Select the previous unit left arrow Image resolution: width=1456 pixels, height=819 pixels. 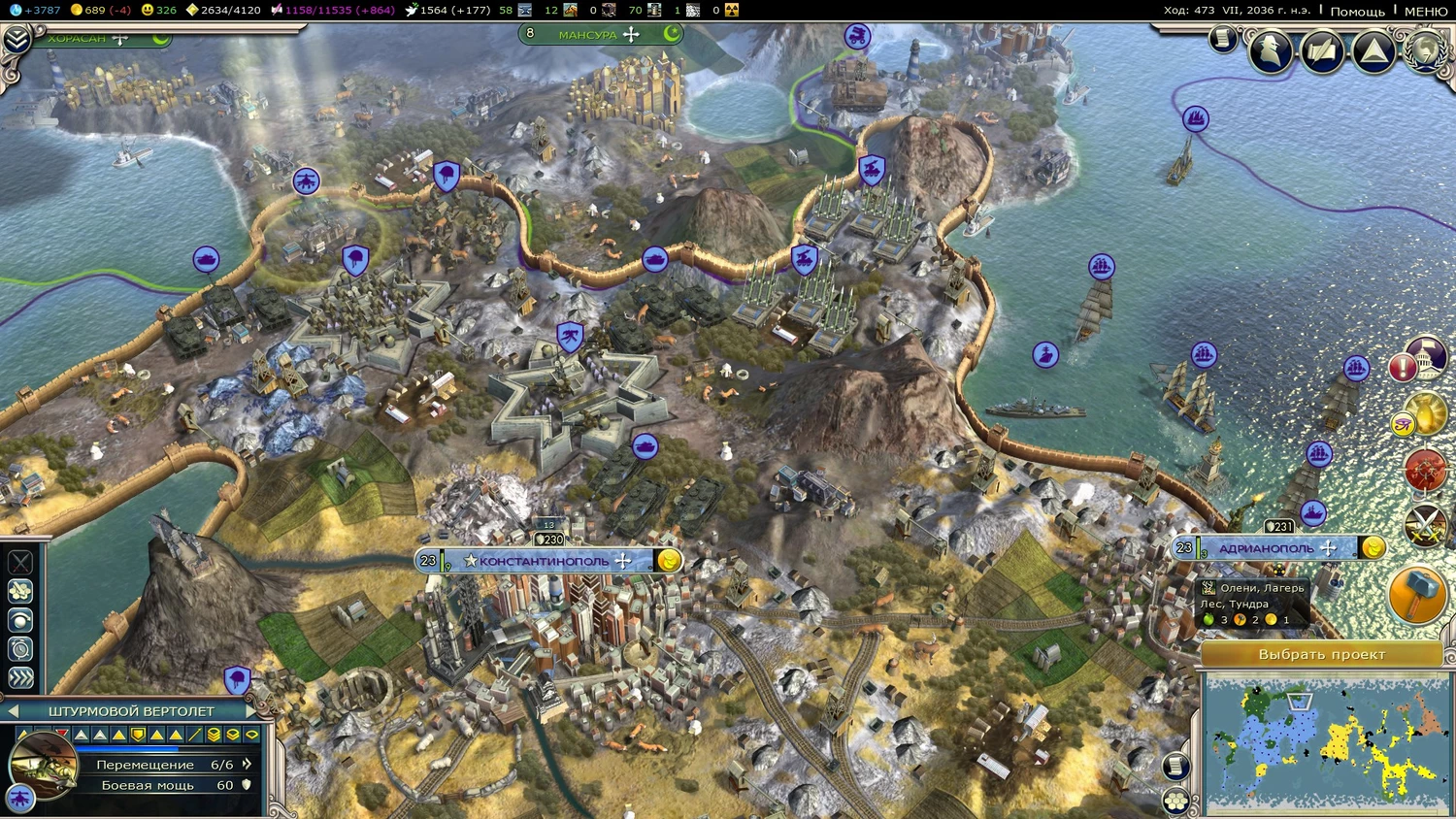pos(14,711)
